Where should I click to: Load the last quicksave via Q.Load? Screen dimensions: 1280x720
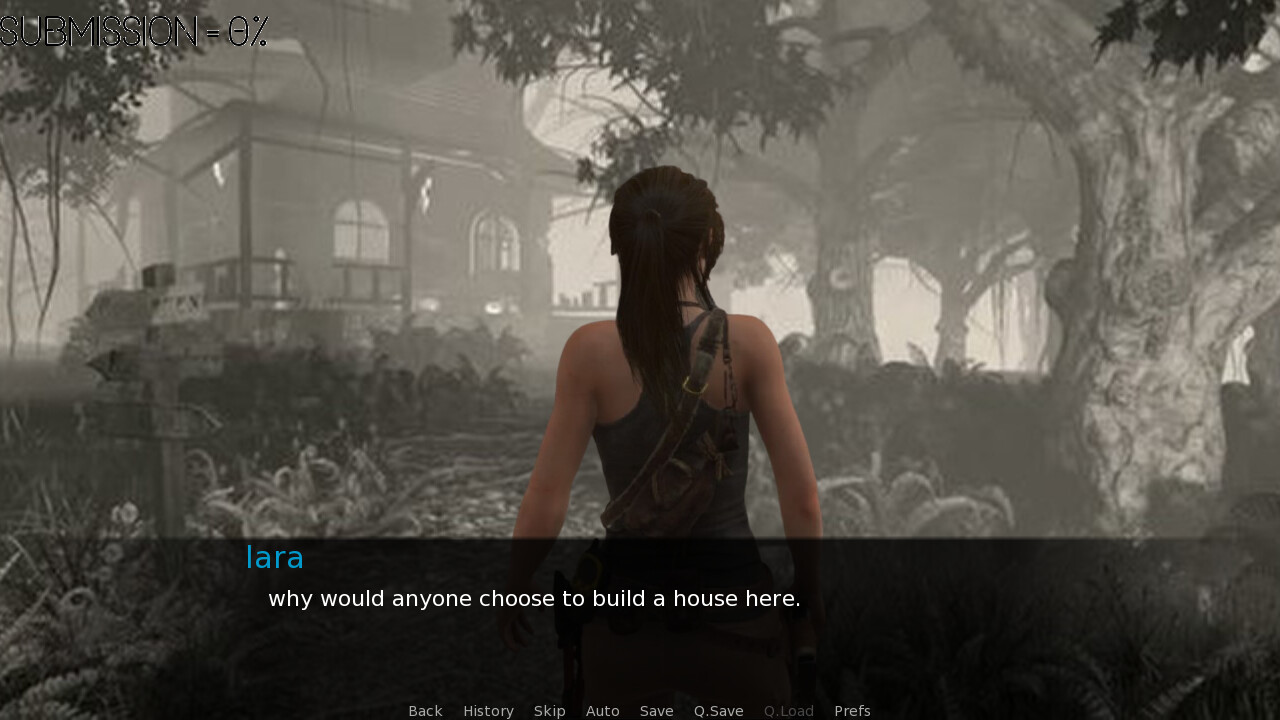788,710
